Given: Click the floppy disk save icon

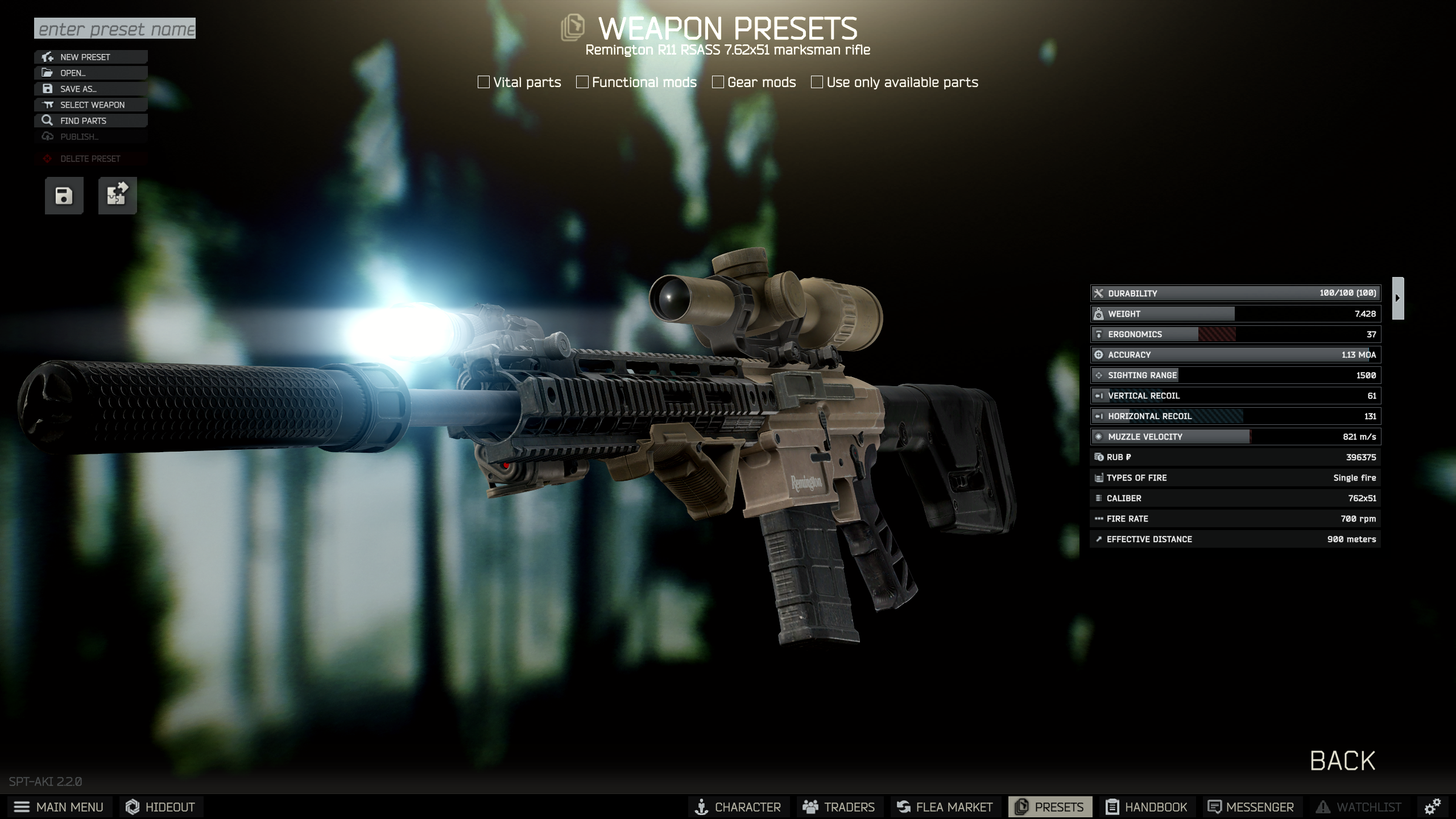Looking at the screenshot, I should [64, 196].
